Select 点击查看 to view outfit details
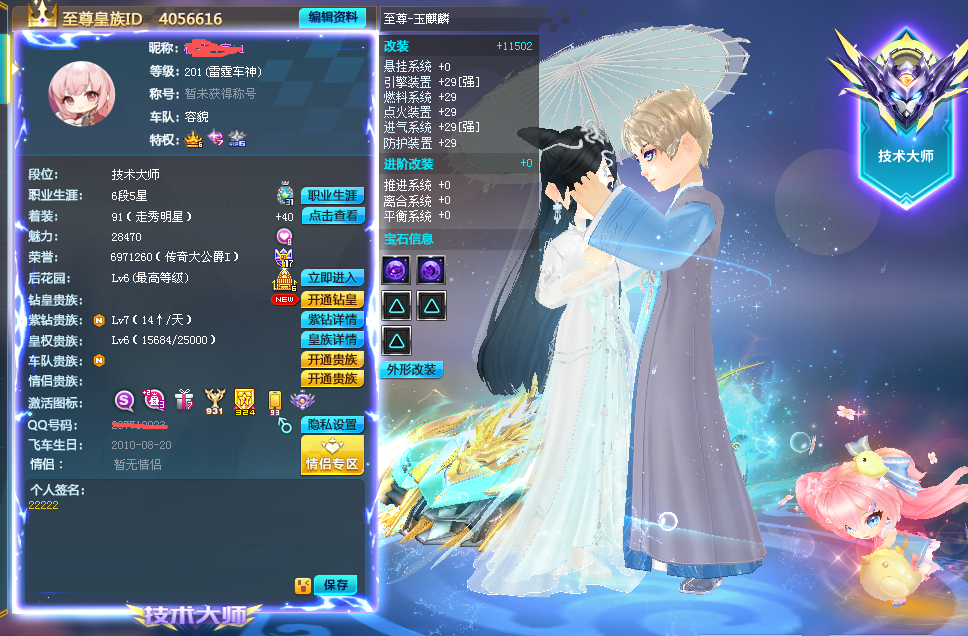Screen dimensions: 968x636 pyautogui.click(x=332, y=216)
